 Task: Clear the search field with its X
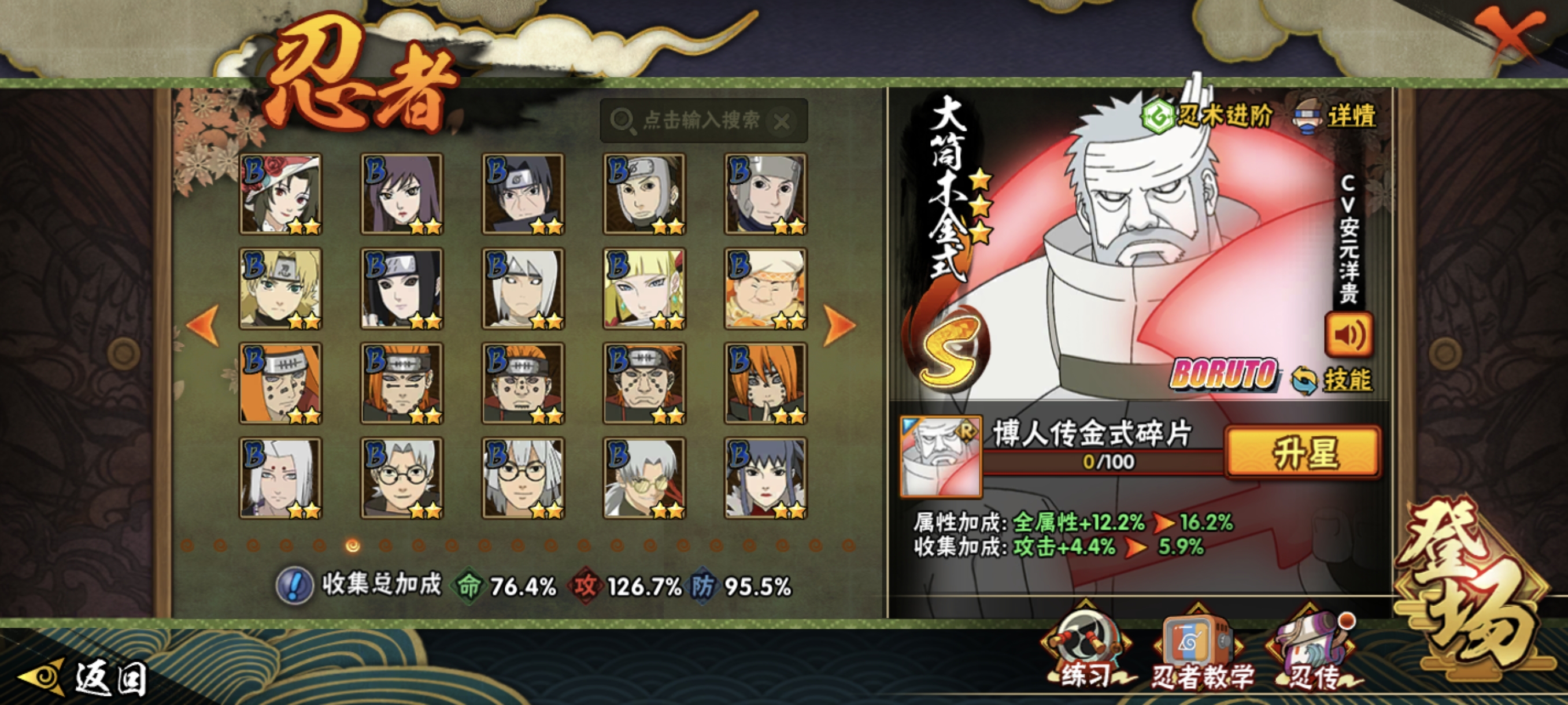782,122
